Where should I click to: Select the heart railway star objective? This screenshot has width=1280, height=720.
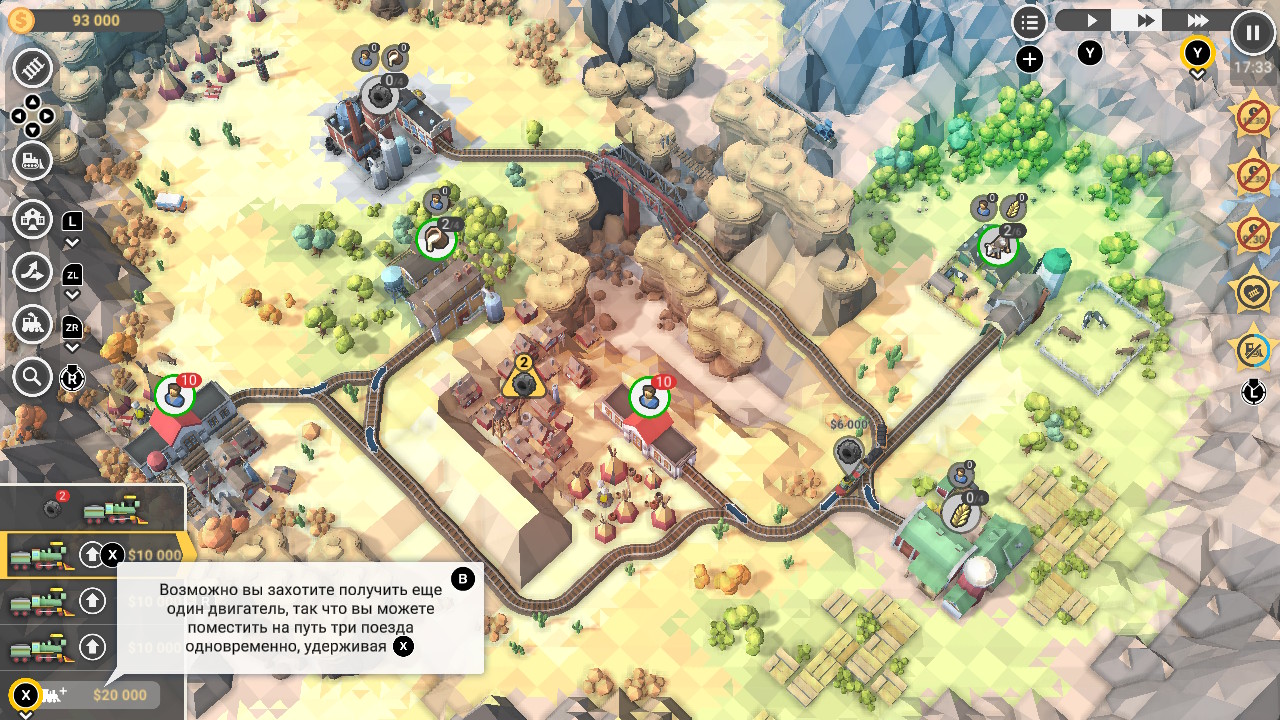point(1252,293)
